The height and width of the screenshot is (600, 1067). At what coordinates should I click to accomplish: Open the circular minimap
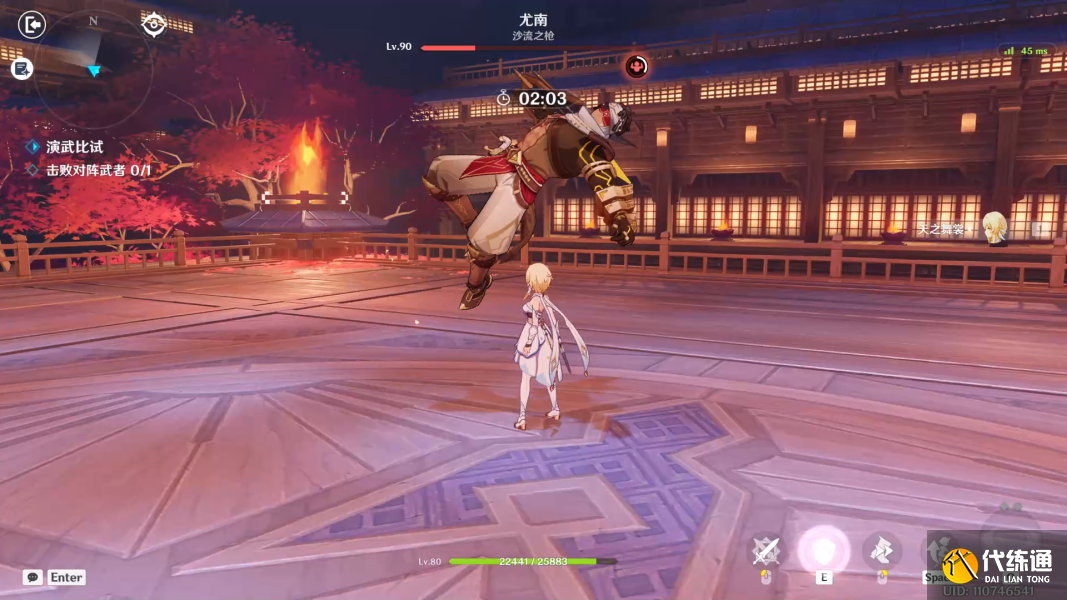93,68
